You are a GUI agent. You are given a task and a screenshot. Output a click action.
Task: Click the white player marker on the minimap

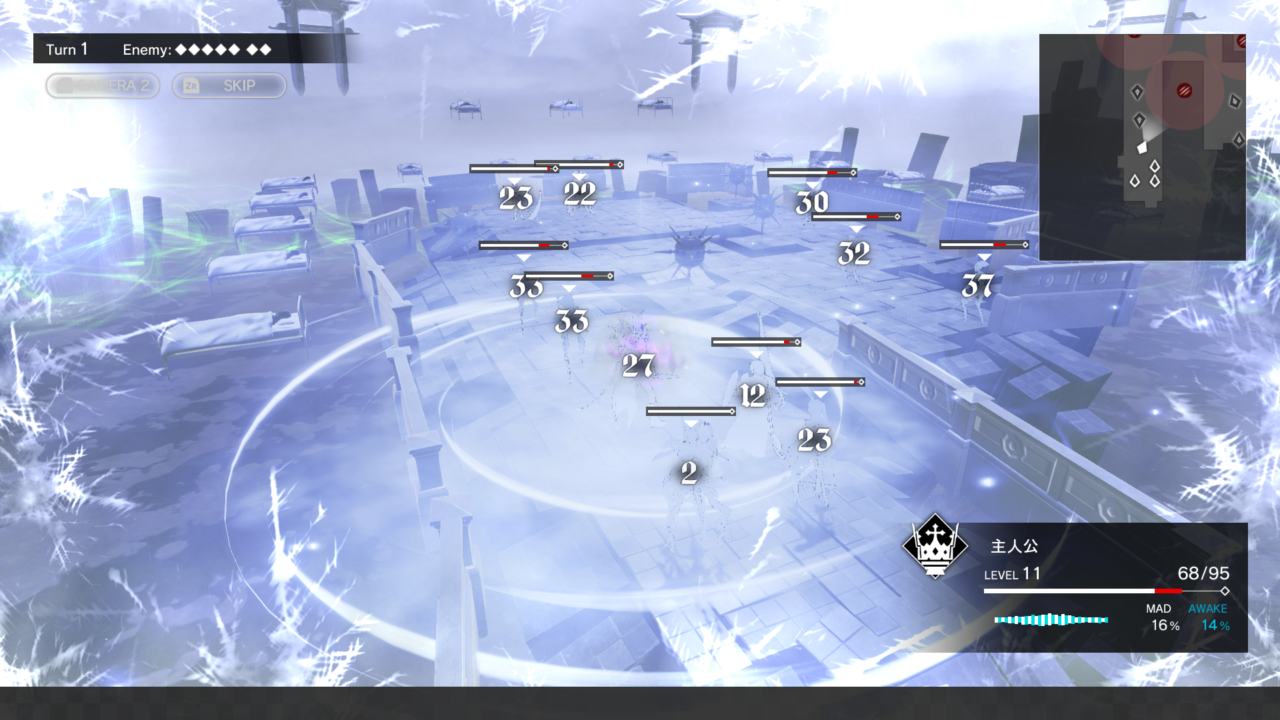click(1142, 148)
